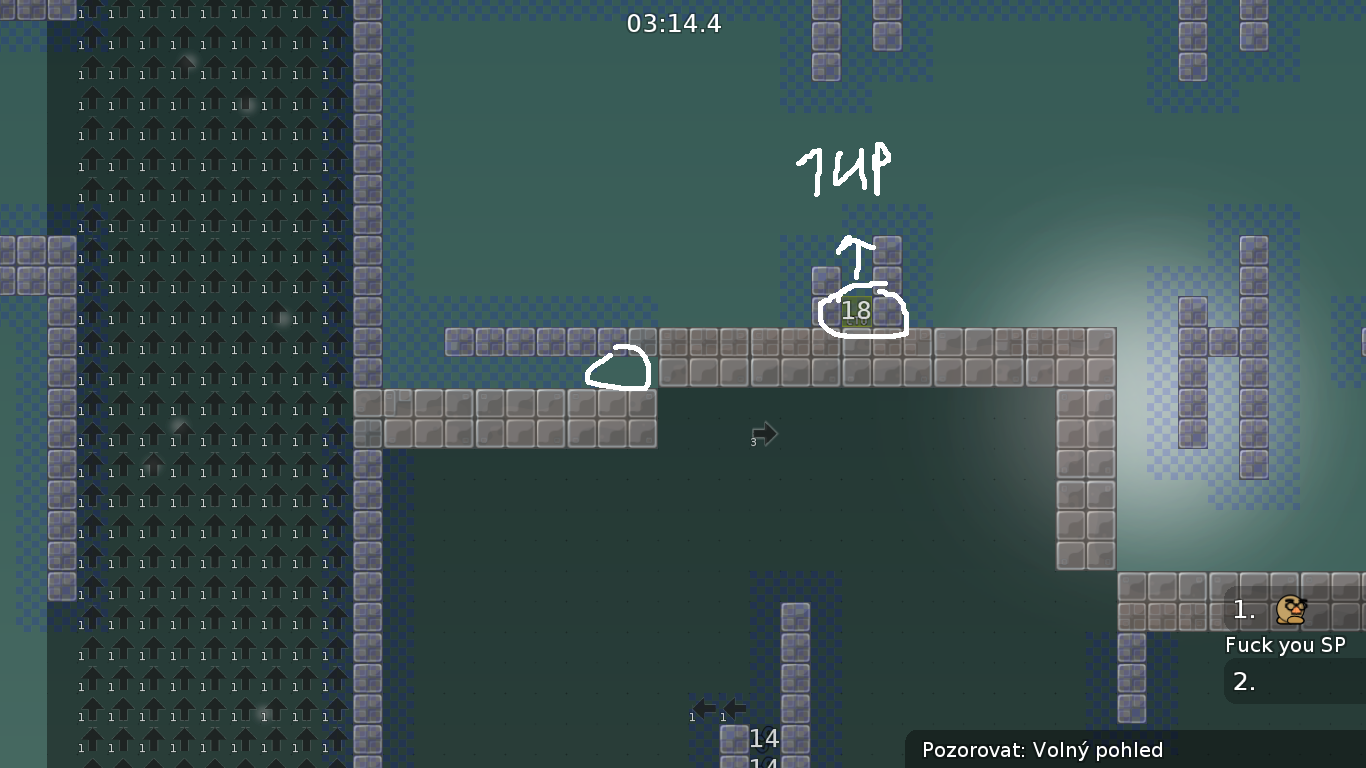Click the handwritten 1UP annotation
The image size is (1366, 768).
(843, 167)
